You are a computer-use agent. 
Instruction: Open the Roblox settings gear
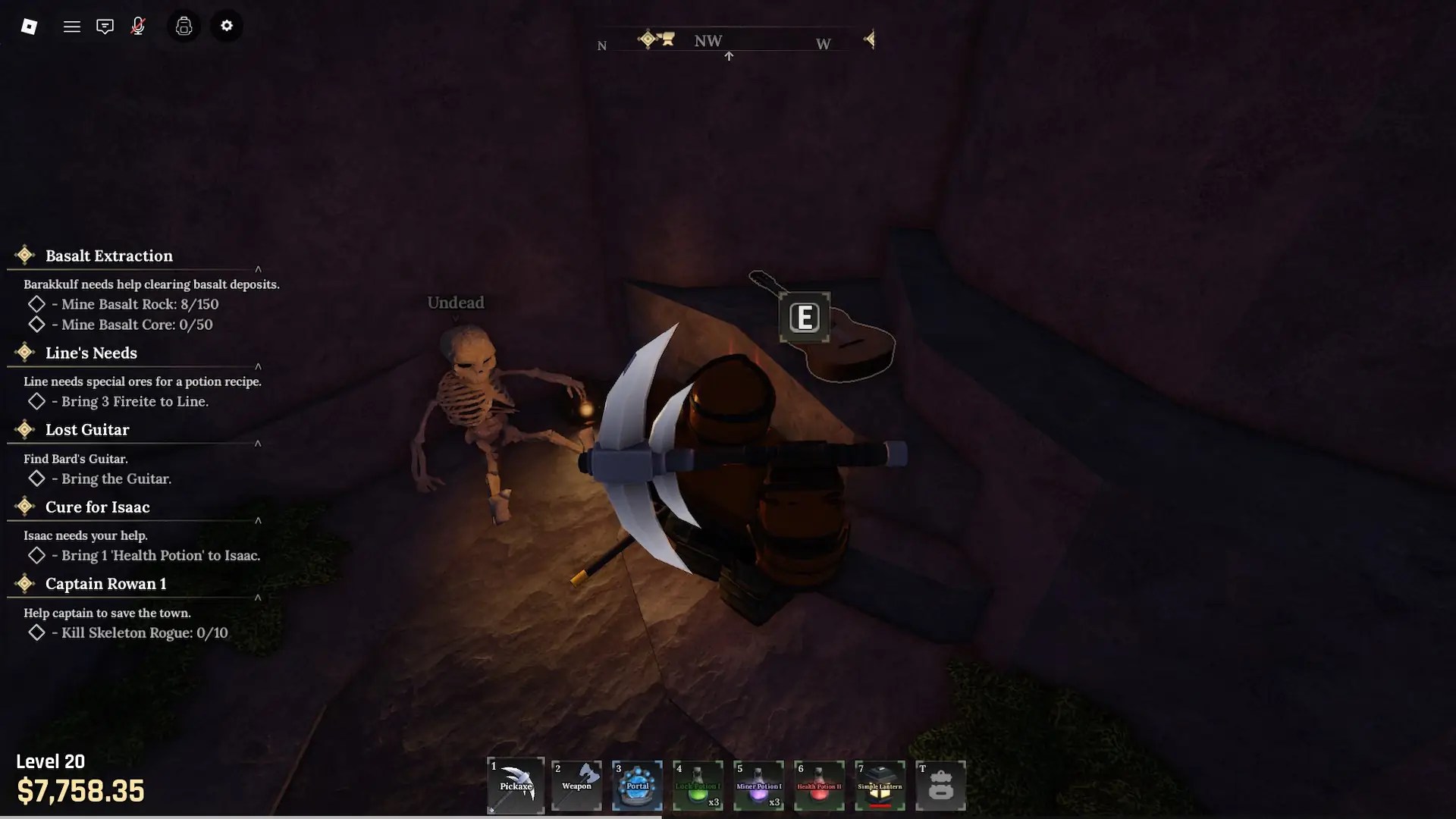tap(227, 25)
